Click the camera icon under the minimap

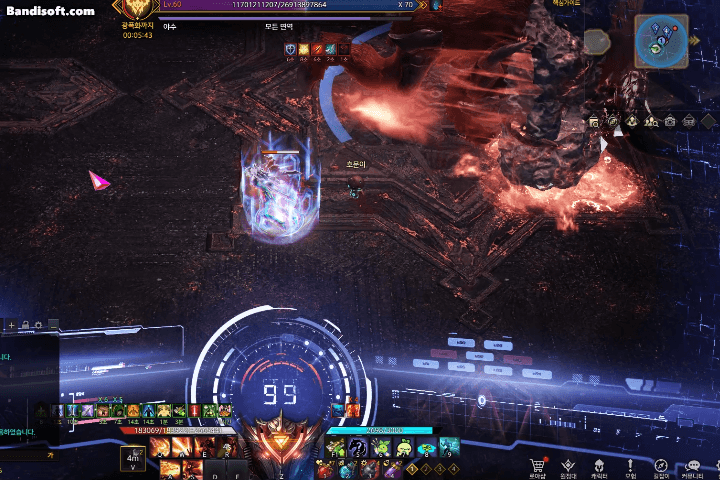tap(670, 121)
